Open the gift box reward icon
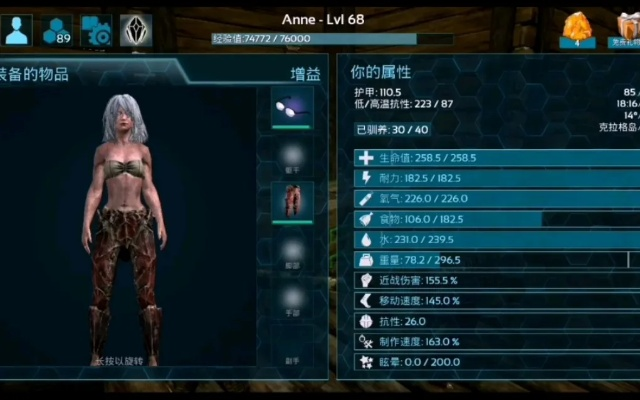This screenshot has width=640, height=400. [626, 28]
